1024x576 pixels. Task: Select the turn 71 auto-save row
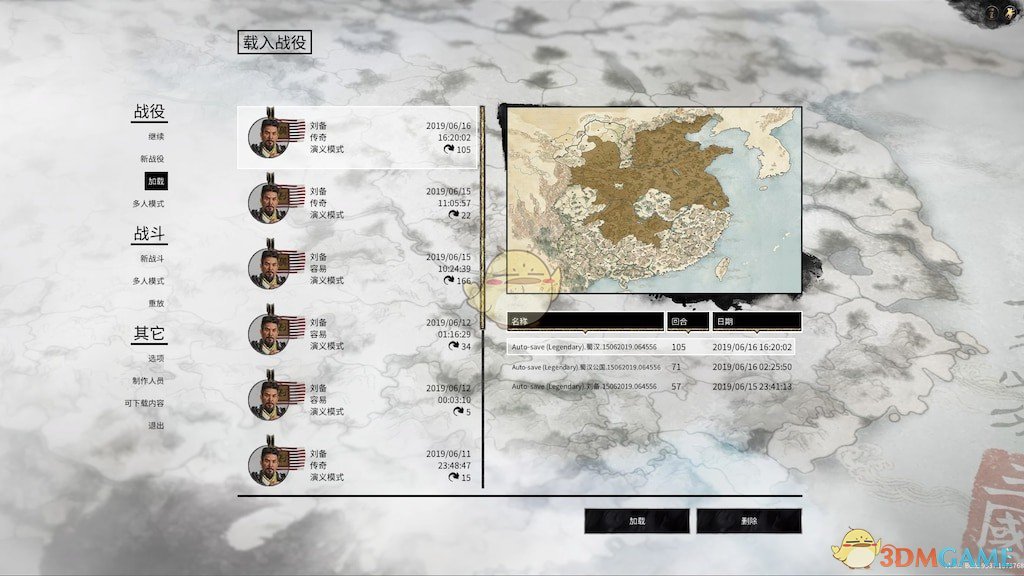click(652, 367)
